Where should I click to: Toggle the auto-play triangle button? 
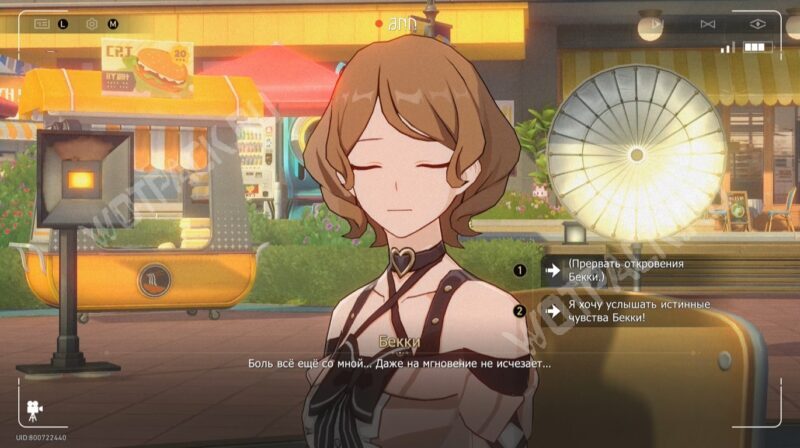[655, 22]
